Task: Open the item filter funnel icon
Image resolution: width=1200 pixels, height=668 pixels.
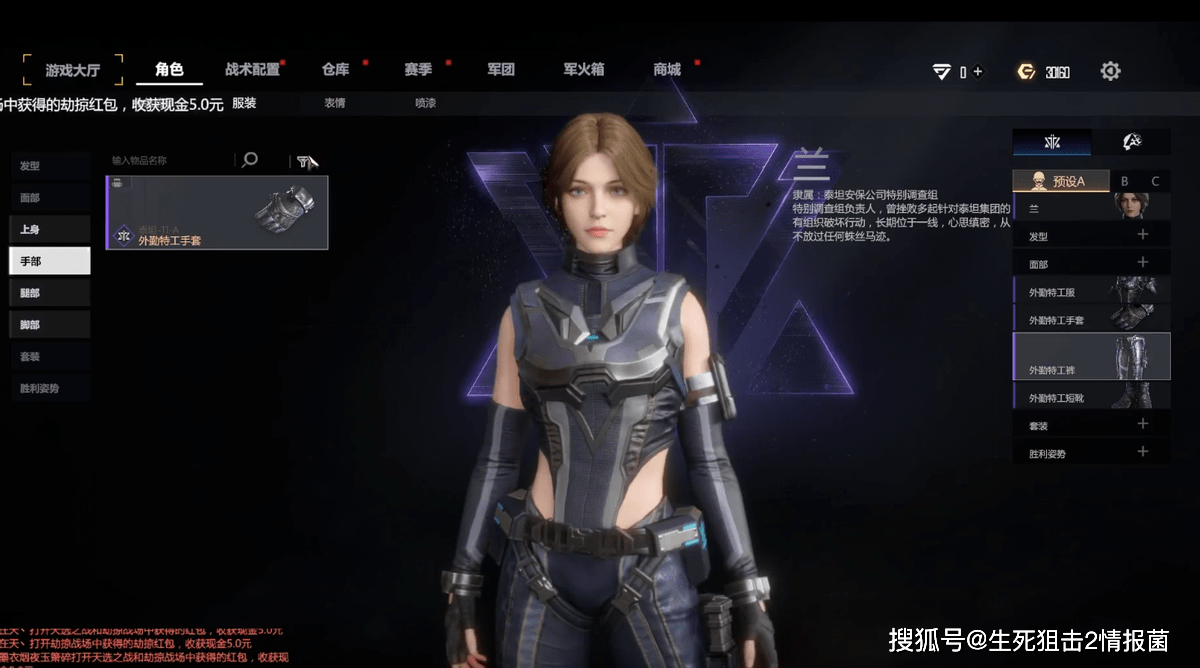Action: click(303, 161)
